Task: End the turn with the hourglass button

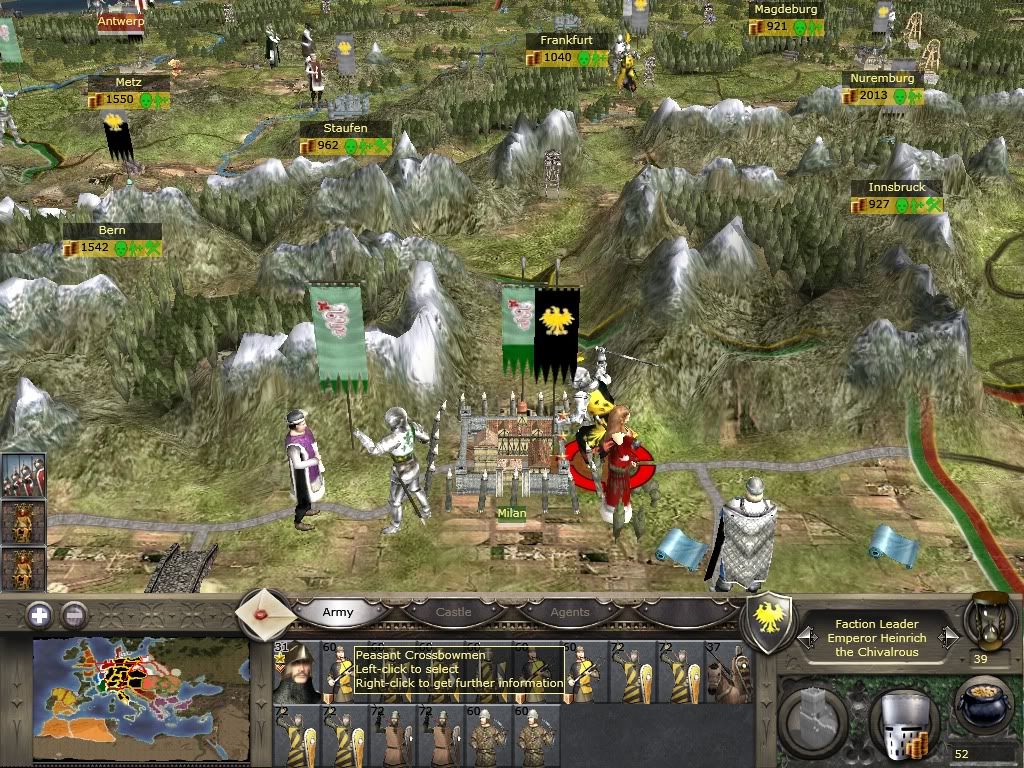Action: (986, 619)
